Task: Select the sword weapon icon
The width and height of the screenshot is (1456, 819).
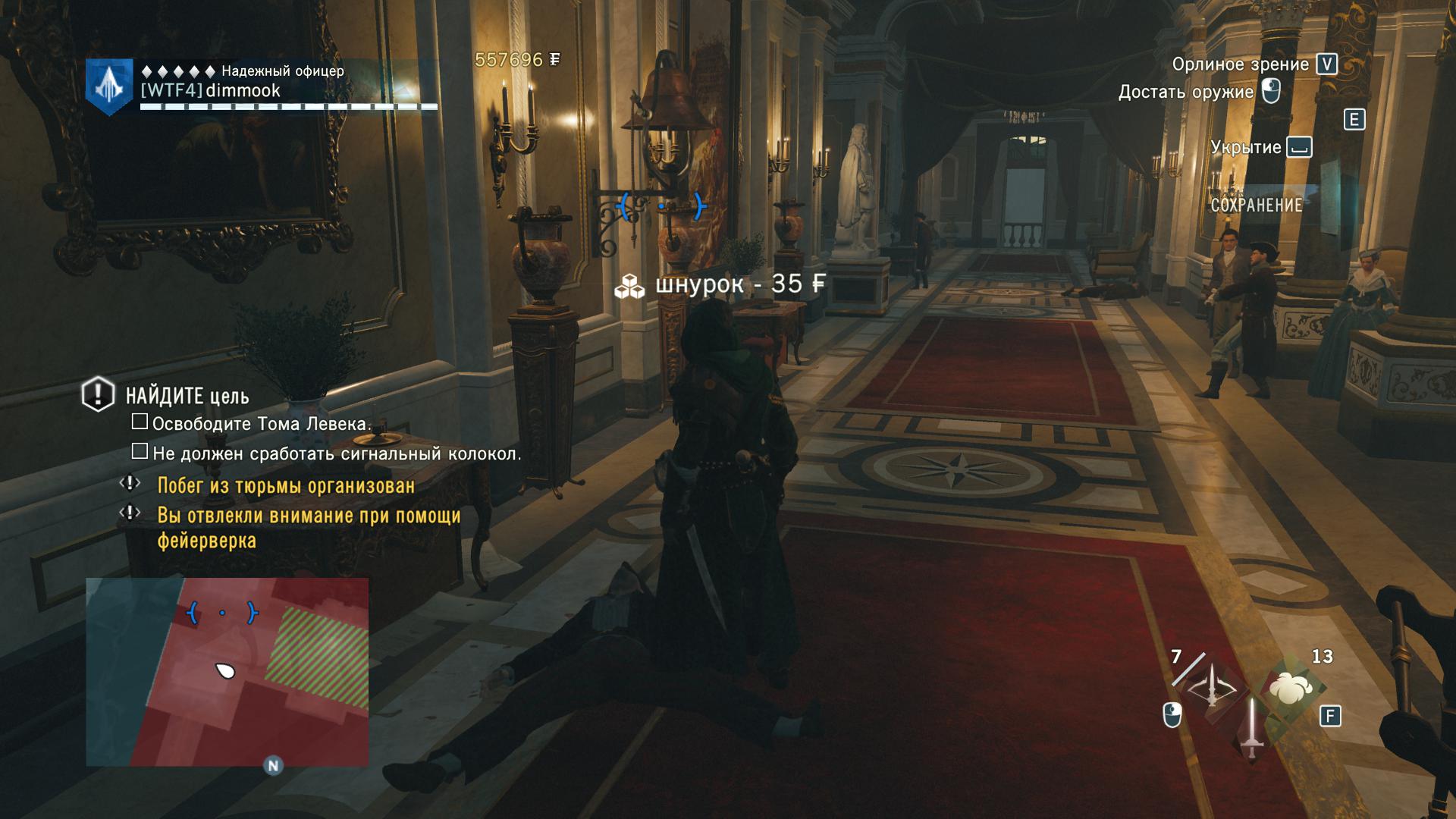Action: tap(1250, 728)
